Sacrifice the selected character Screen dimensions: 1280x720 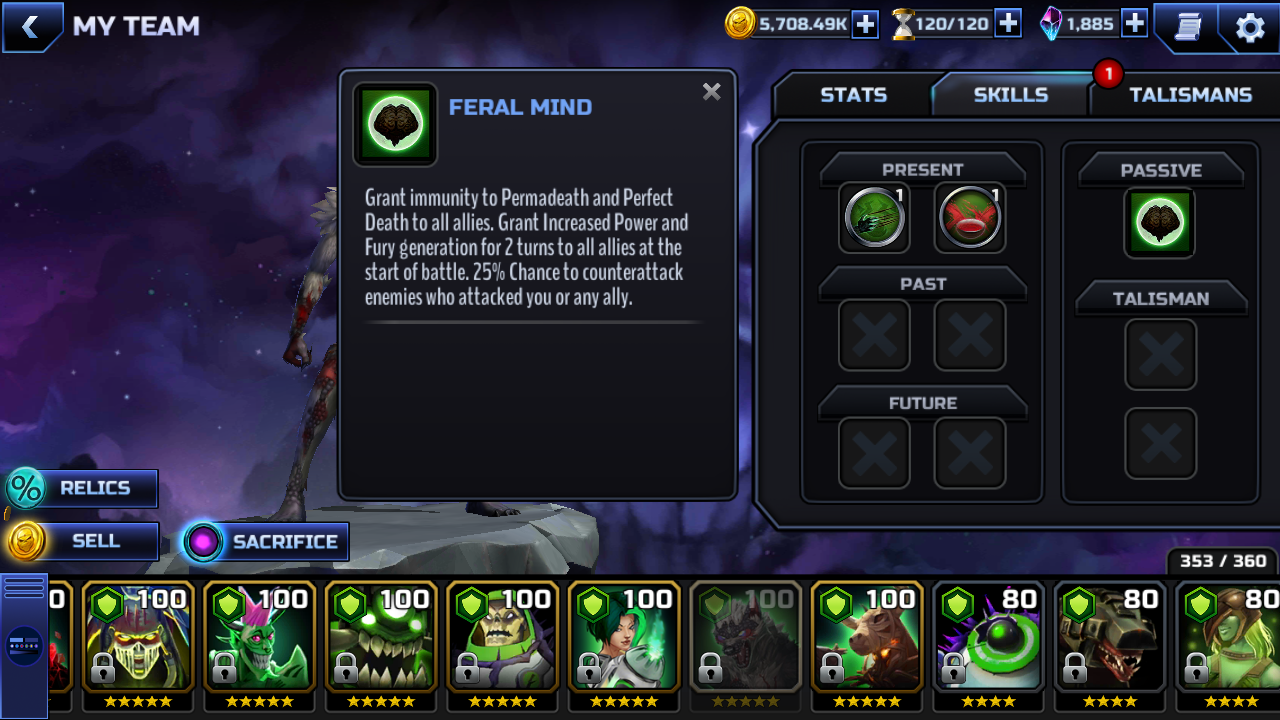coord(266,542)
